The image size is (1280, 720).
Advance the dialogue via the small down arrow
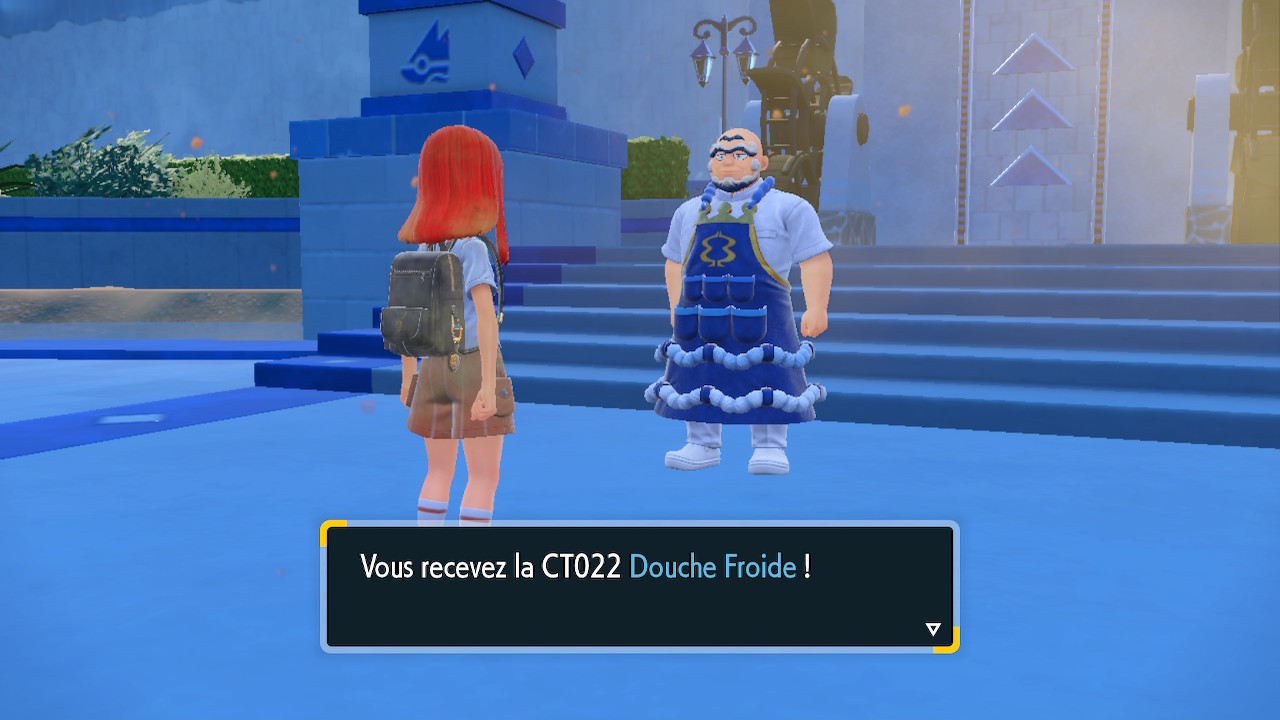pyautogui.click(x=933, y=629)
